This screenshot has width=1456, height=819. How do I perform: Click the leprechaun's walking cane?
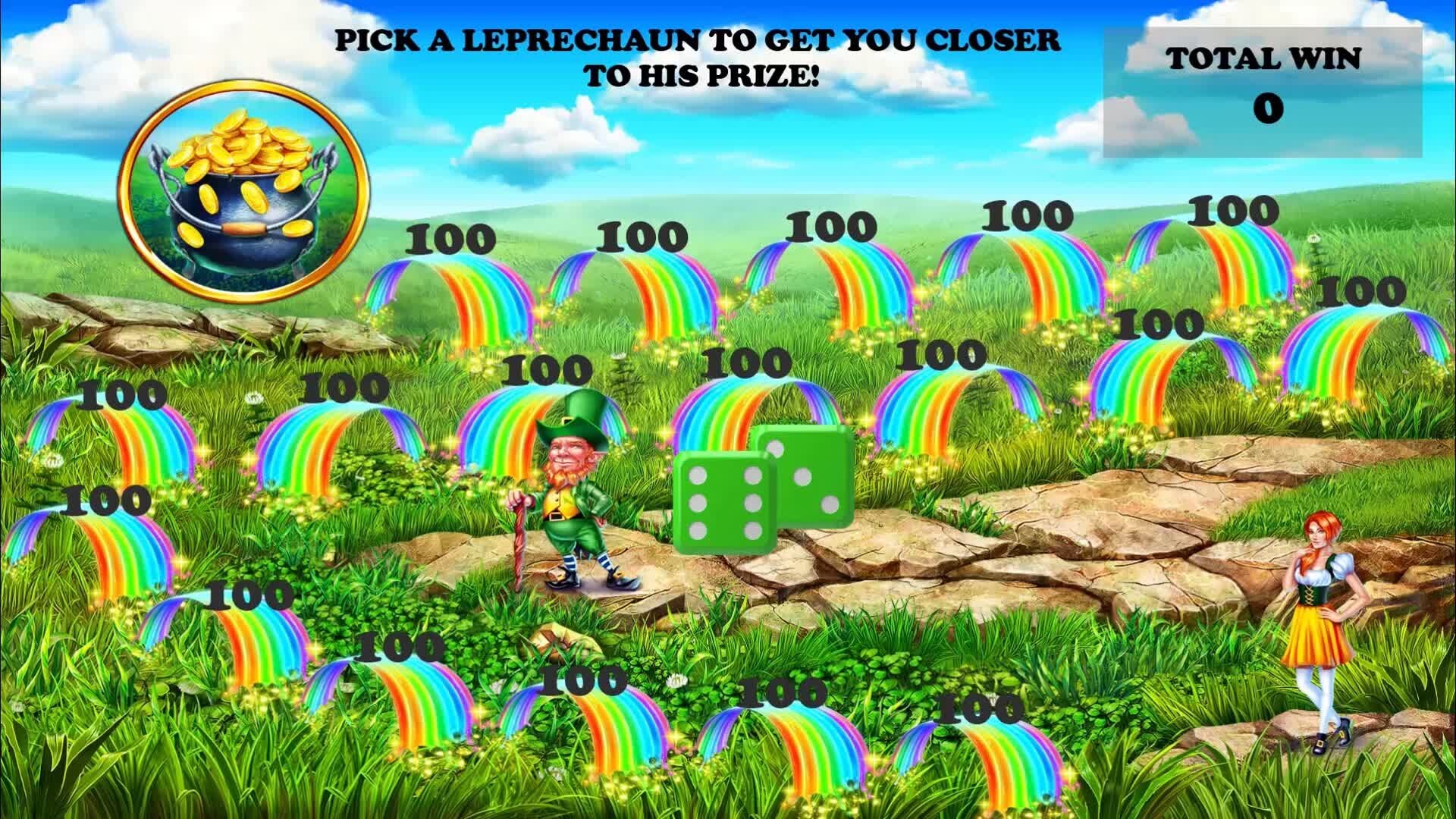coord(519,531)
